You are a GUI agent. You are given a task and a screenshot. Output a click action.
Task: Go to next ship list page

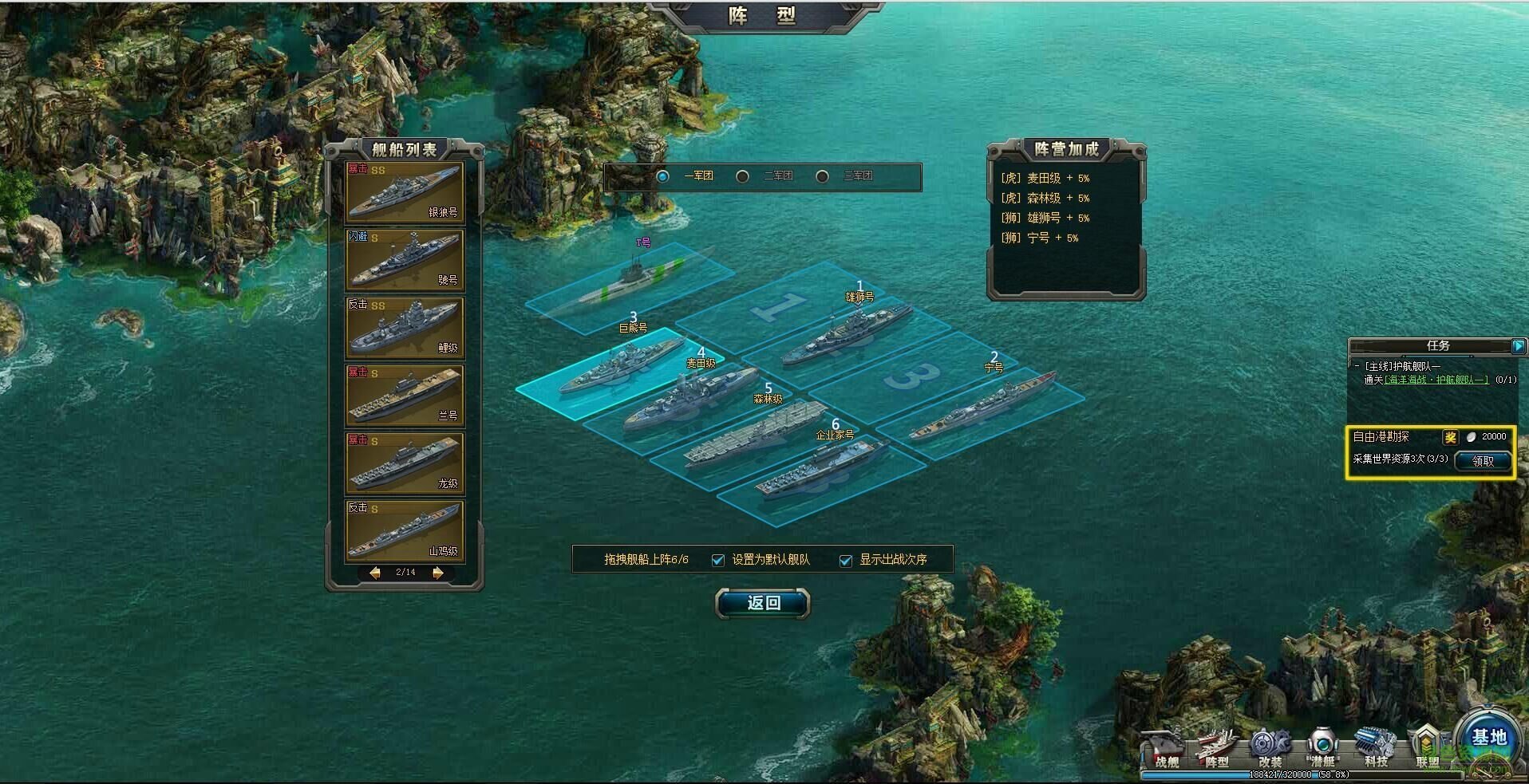(x=437, y=573)
